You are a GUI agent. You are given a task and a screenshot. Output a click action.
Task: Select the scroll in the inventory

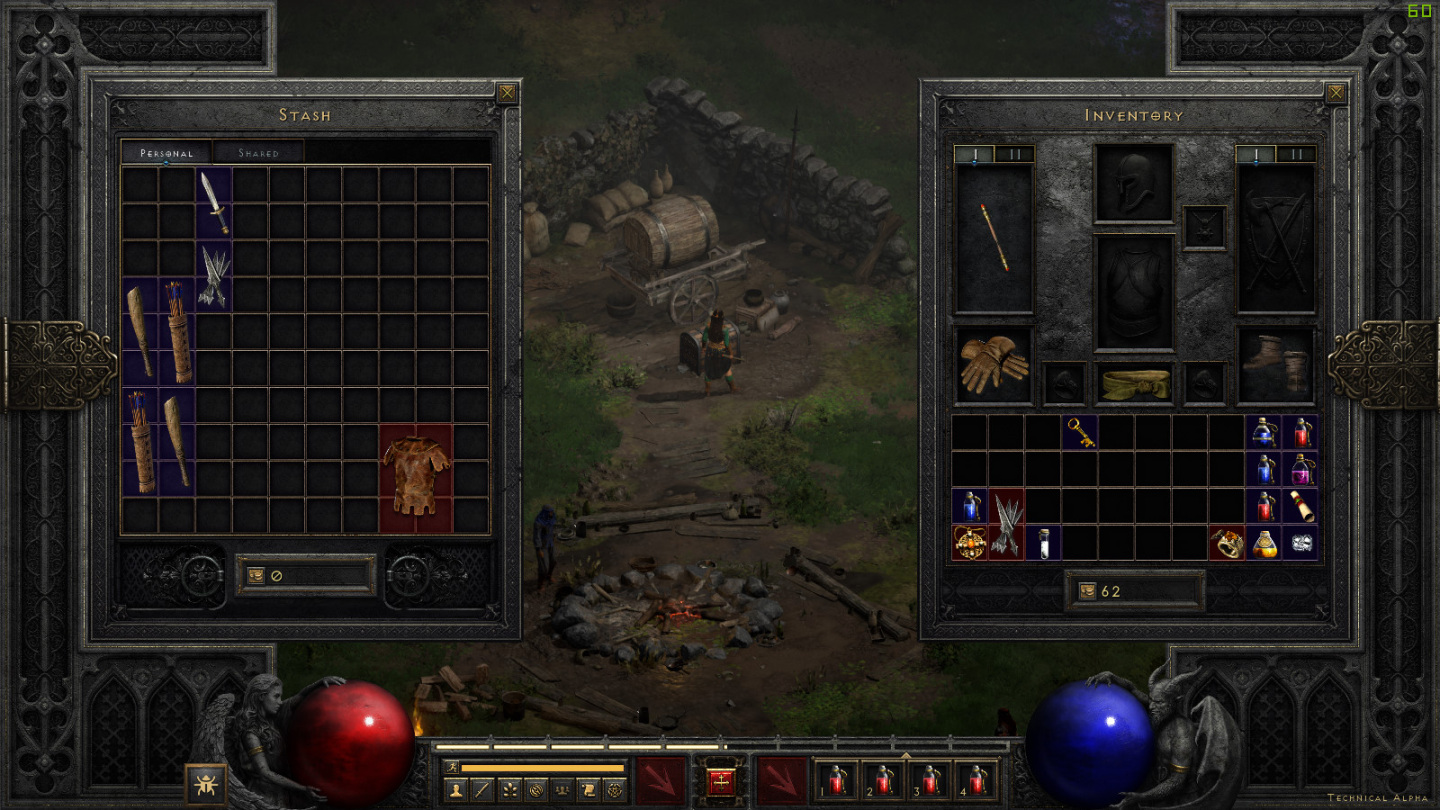point(1300,506)
